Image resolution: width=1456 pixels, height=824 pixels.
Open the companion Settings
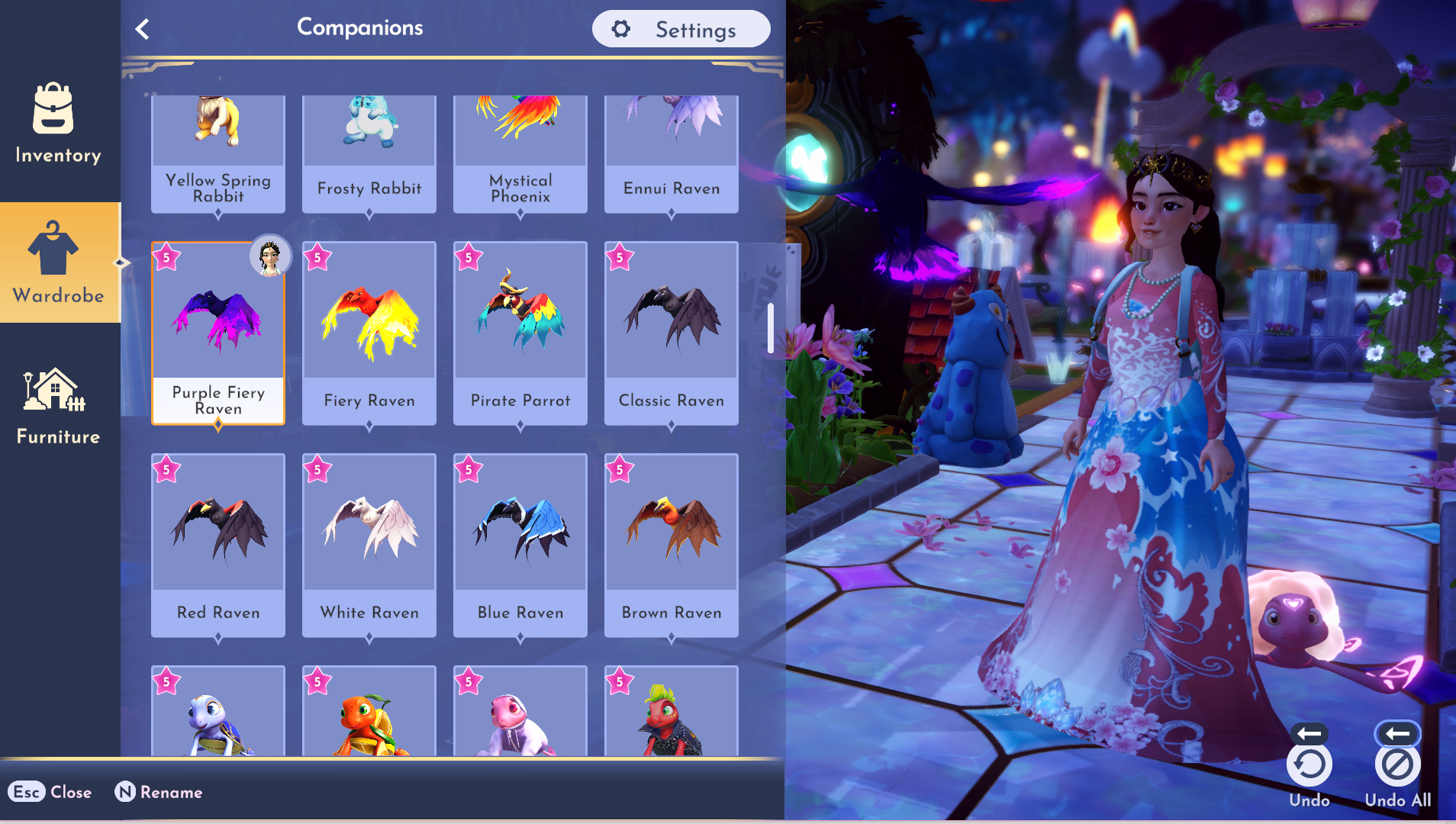(681, 29)
